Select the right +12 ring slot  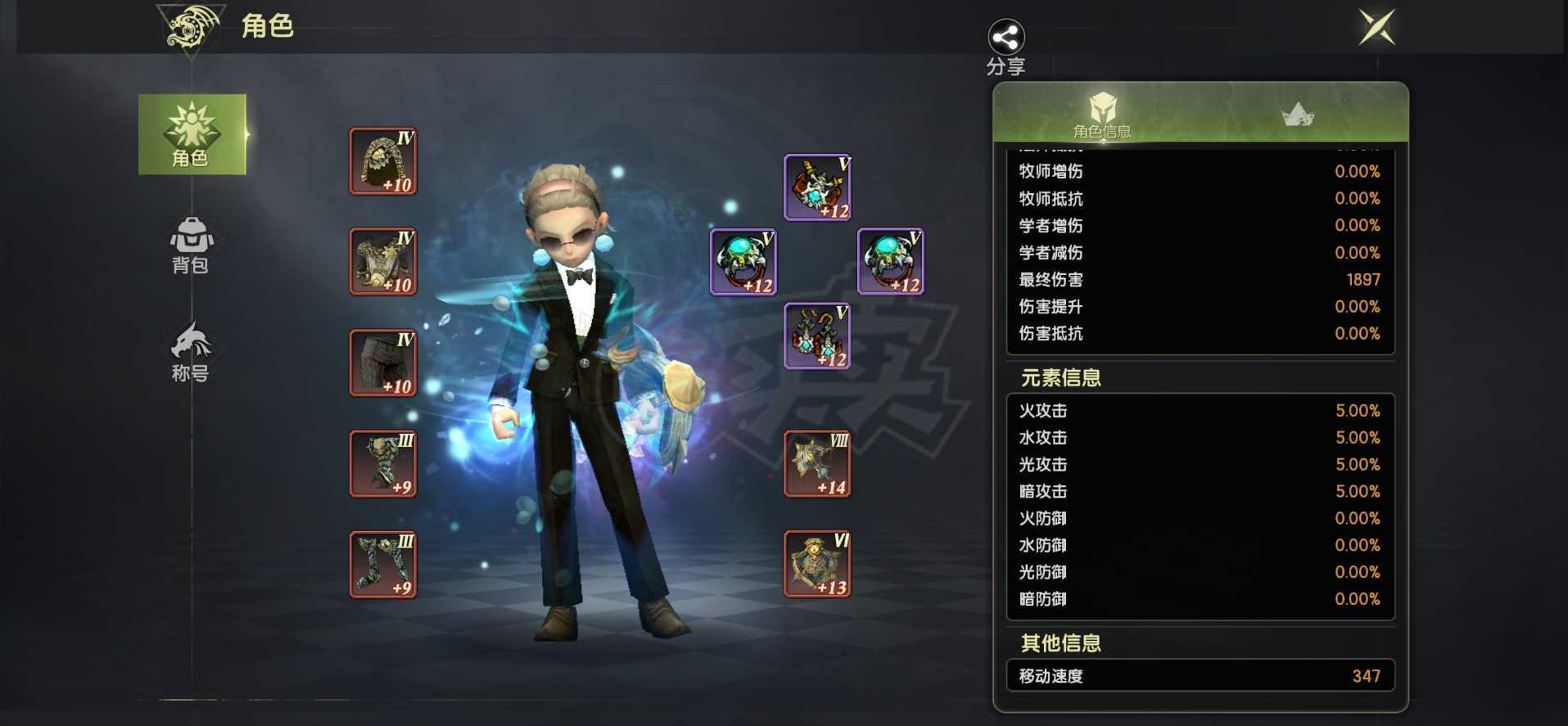[890, 261]
